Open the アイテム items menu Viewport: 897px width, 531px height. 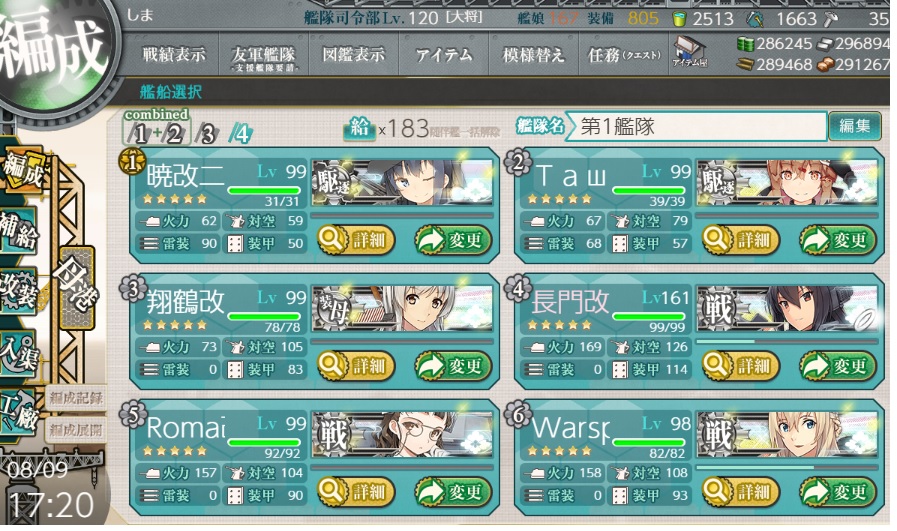click(443, 56)
